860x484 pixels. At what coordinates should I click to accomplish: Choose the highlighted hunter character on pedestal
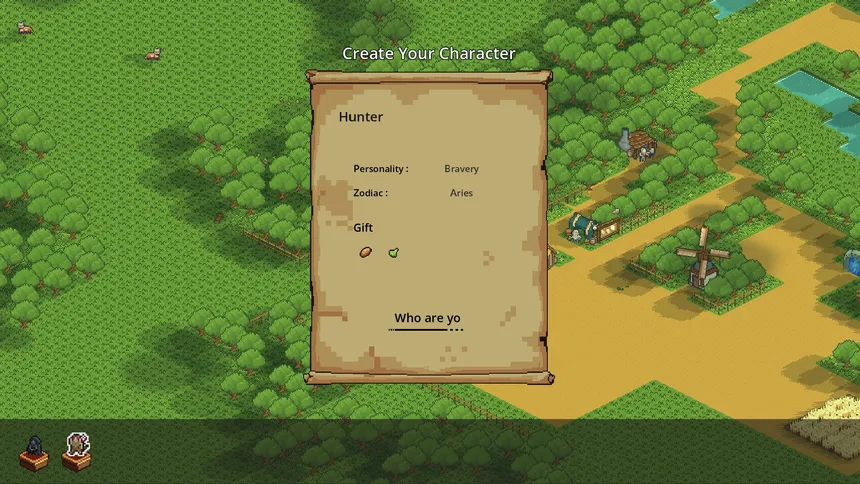(77, 450)
